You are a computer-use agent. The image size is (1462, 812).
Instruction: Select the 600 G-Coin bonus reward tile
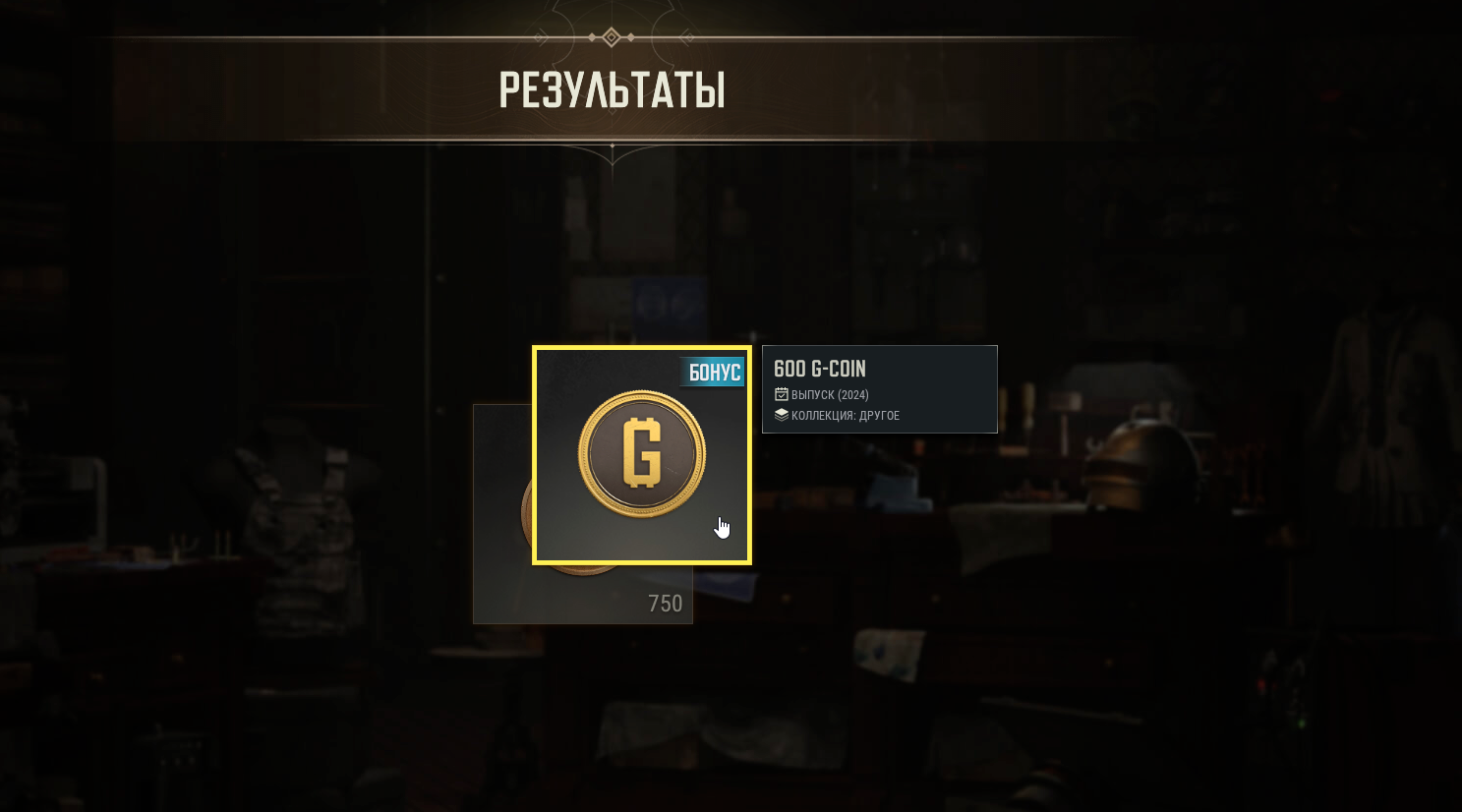(x=641, y=454)
